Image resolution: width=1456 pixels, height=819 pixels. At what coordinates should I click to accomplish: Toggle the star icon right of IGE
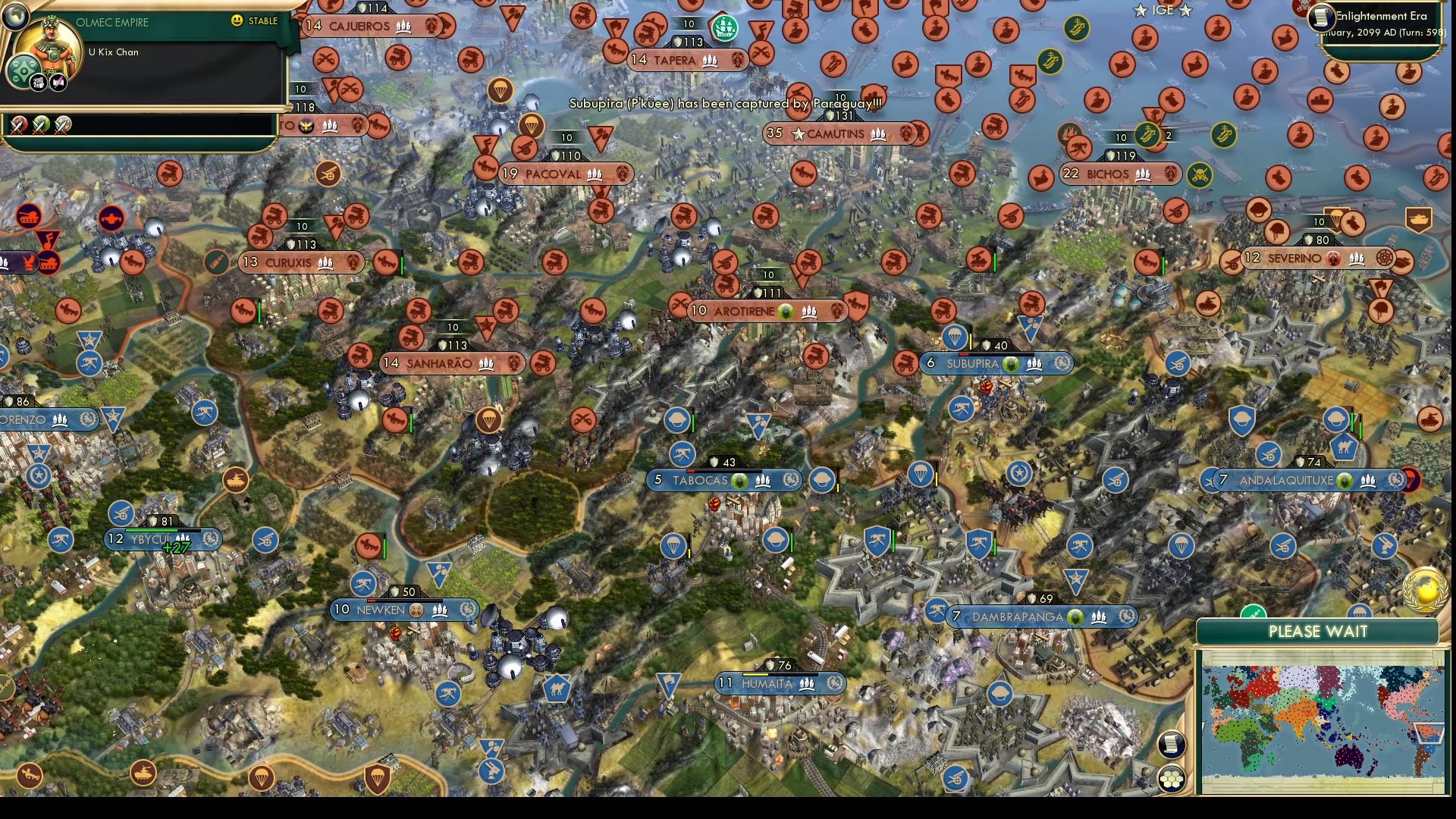pyautogui.click(x=1185, y=11)
